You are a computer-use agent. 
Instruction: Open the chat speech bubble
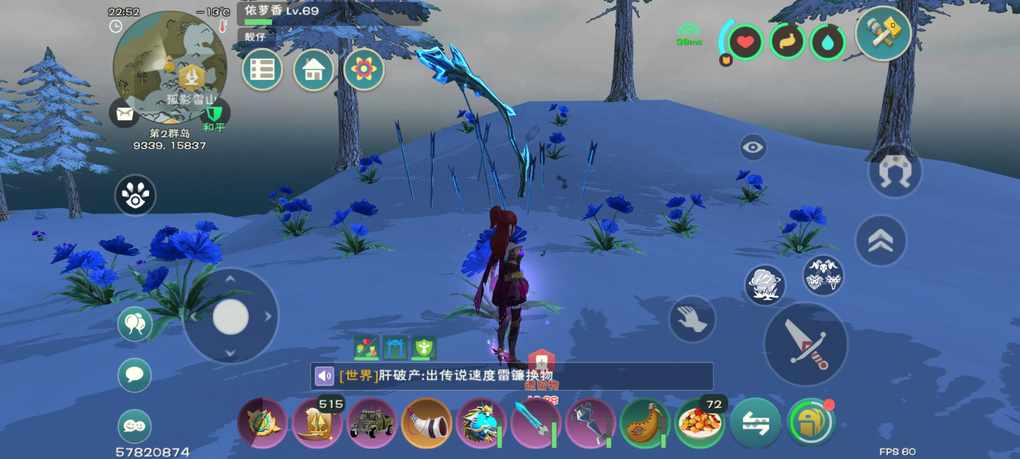[x=134, y=375]
